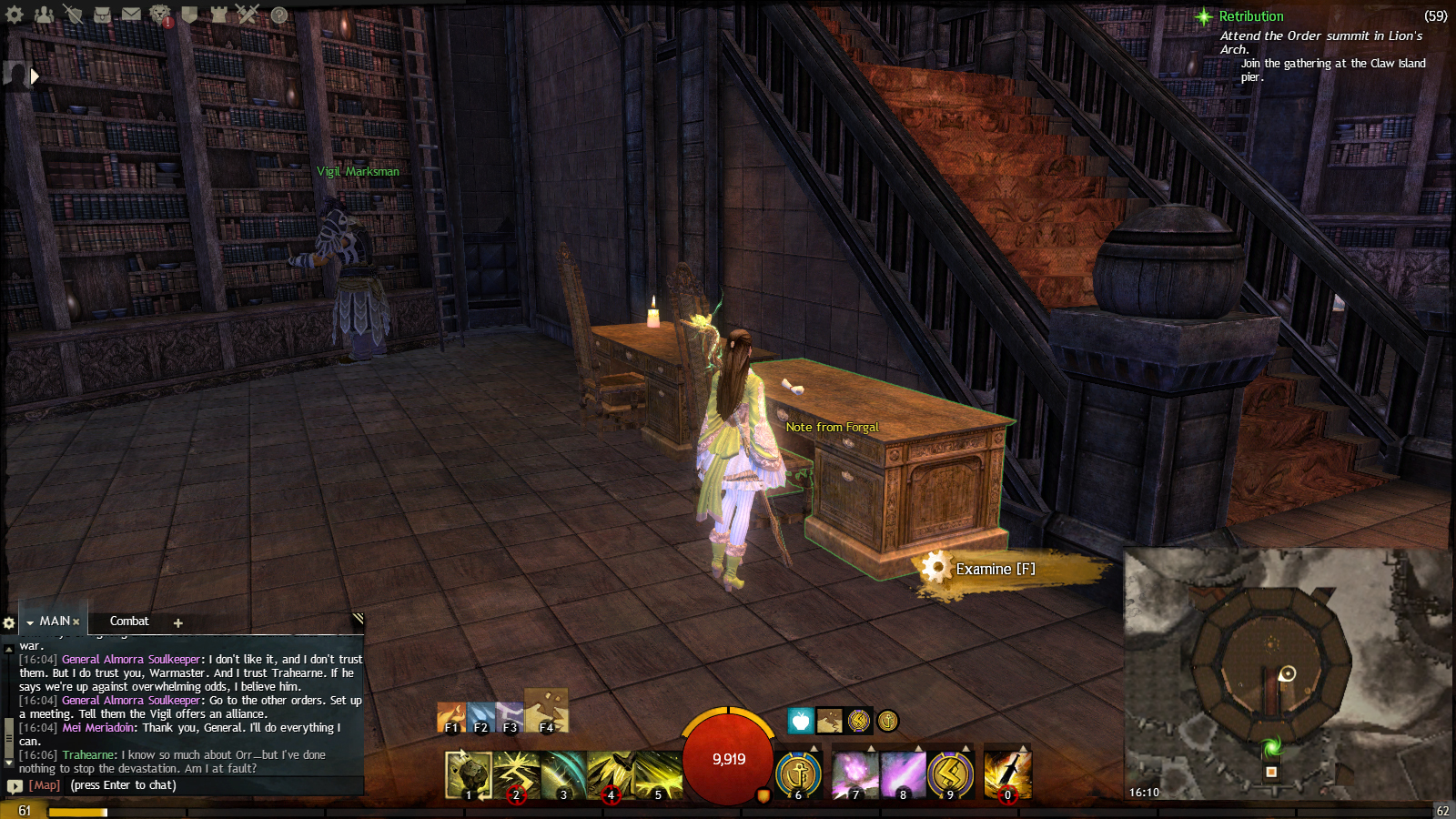Open the hero panel sword-and-shield icon
The image size is (1456, 819).
coord(73,14)
